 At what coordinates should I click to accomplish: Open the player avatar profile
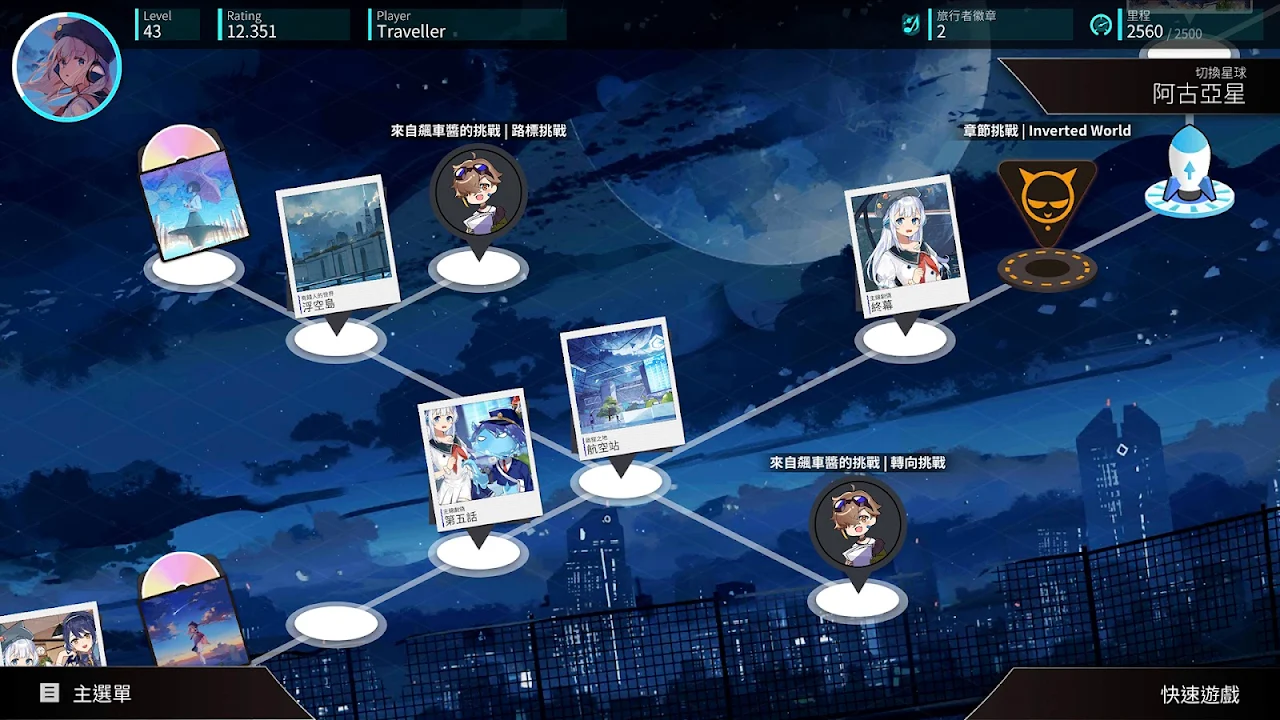(x=67, y=68)
